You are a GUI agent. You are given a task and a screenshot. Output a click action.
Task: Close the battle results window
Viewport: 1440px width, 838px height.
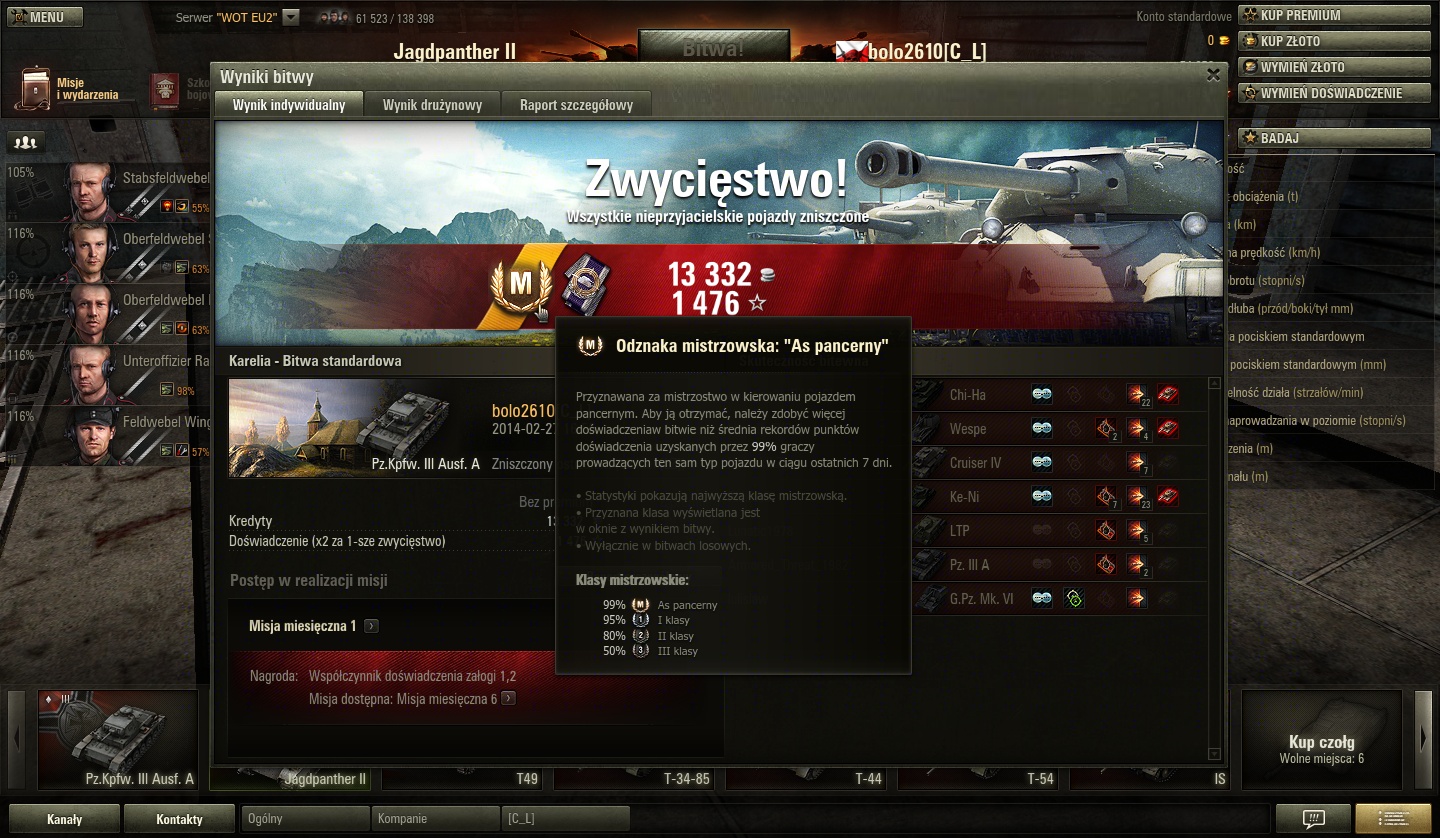pyautogui.click(x=1213, y=74)
